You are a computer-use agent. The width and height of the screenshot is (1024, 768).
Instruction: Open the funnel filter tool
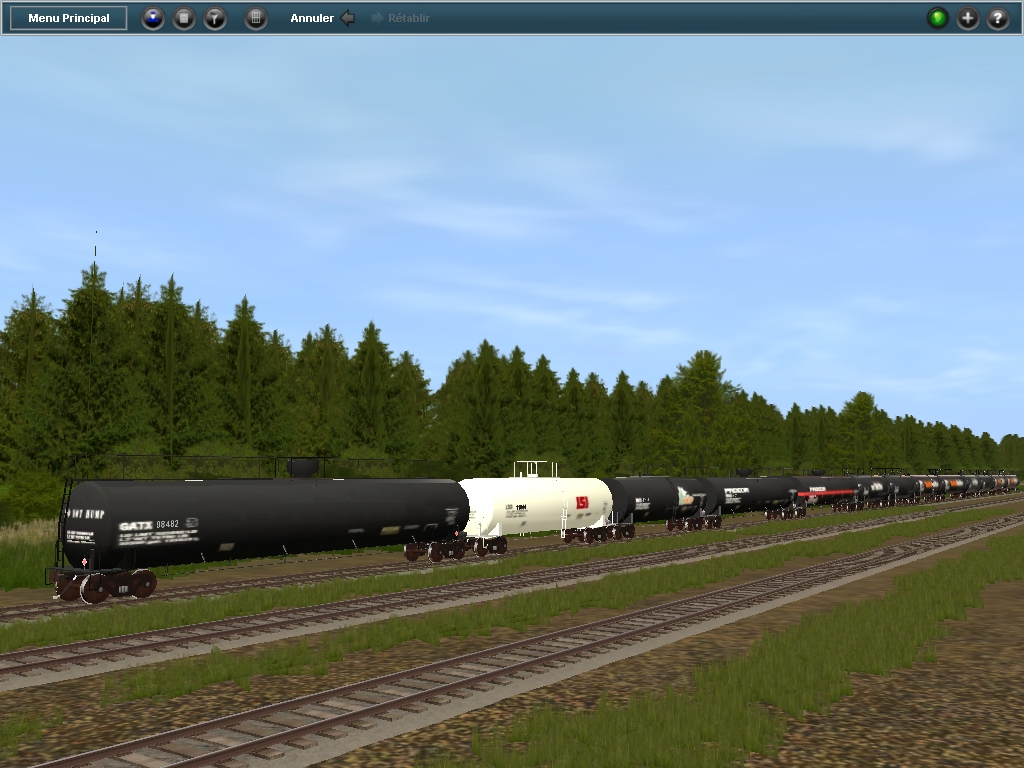[215, 18]
